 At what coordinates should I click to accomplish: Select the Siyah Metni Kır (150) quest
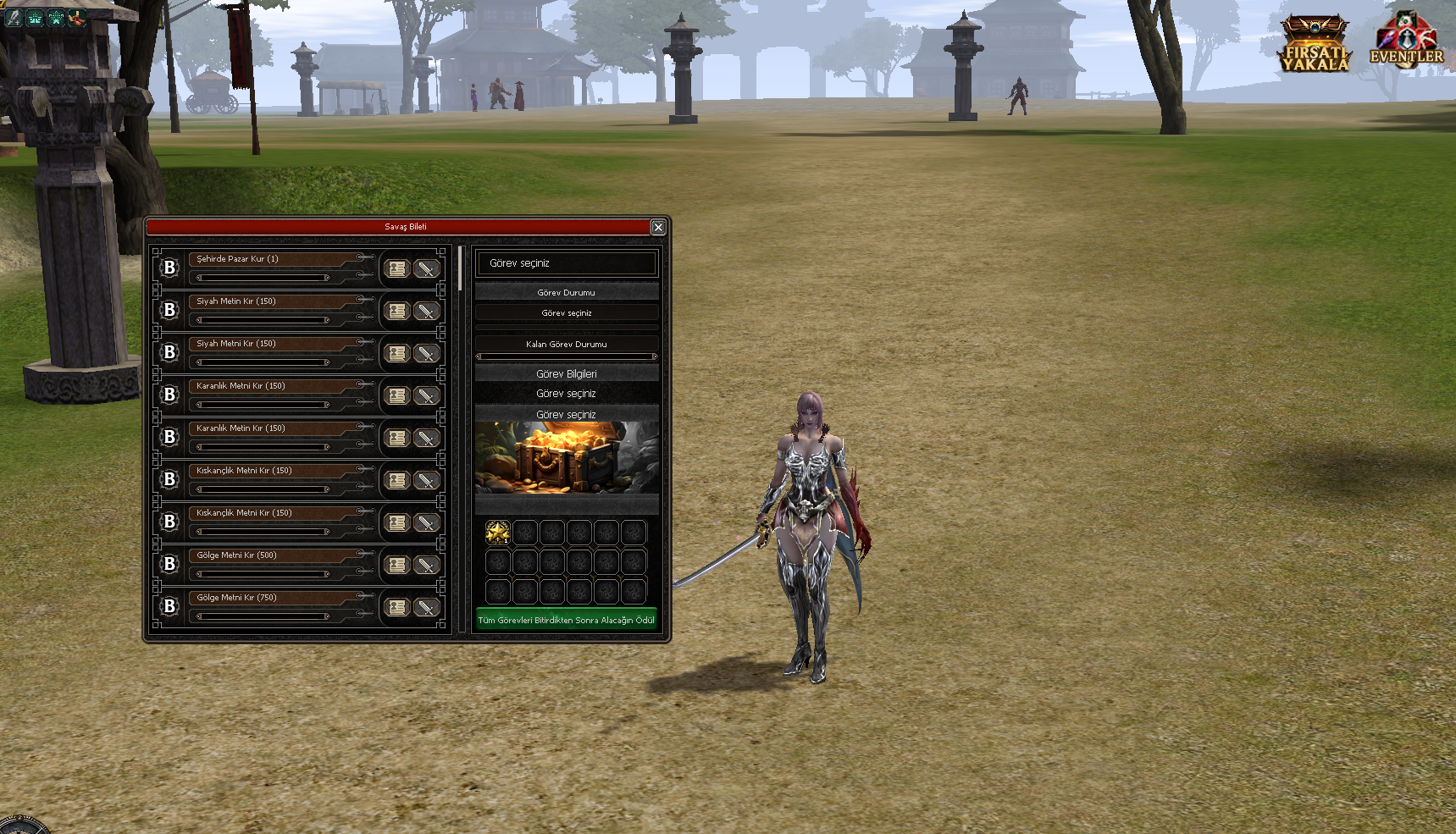(271, 344)
